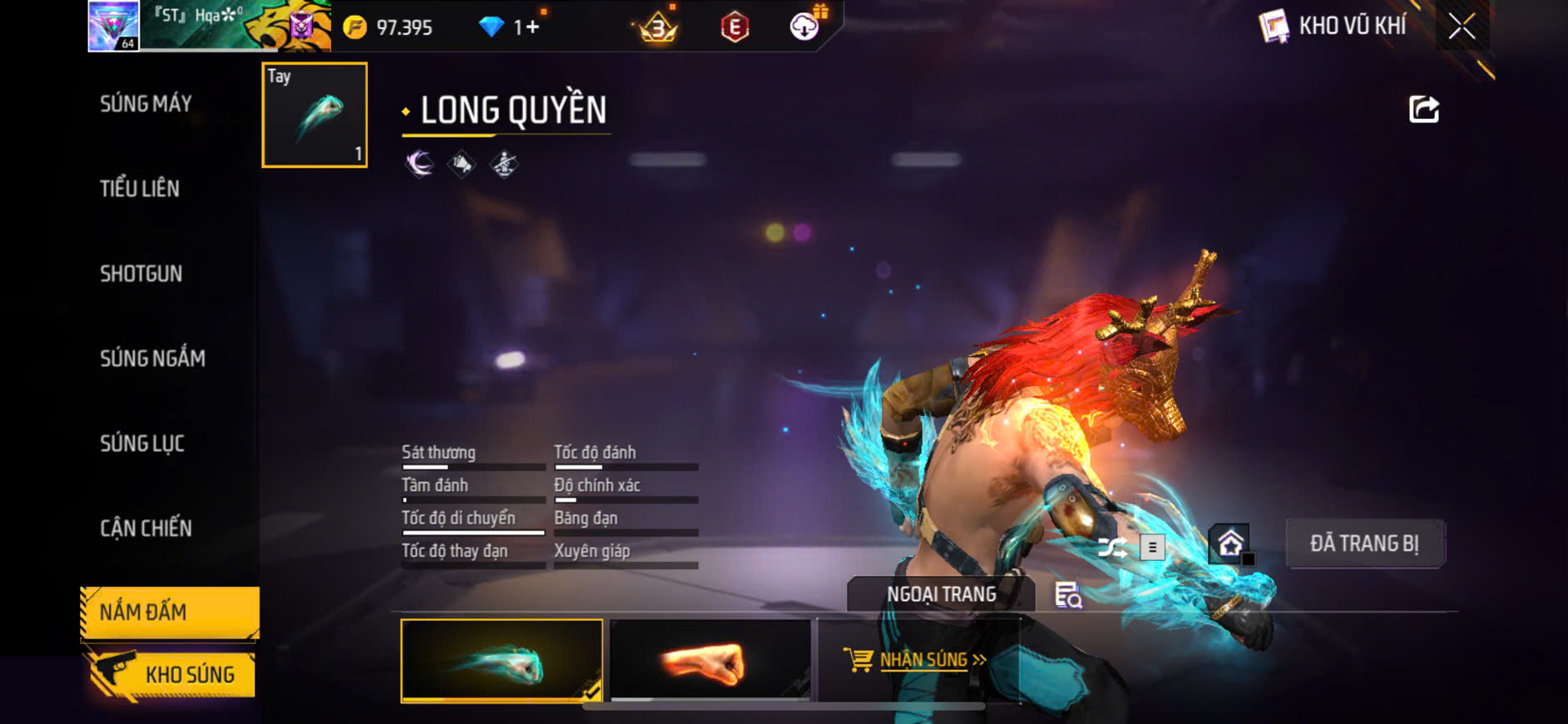This screenshot has width=1568, height=724.
Task: Open the NGOẠI TRANG tab
Action: coord(941,594)
